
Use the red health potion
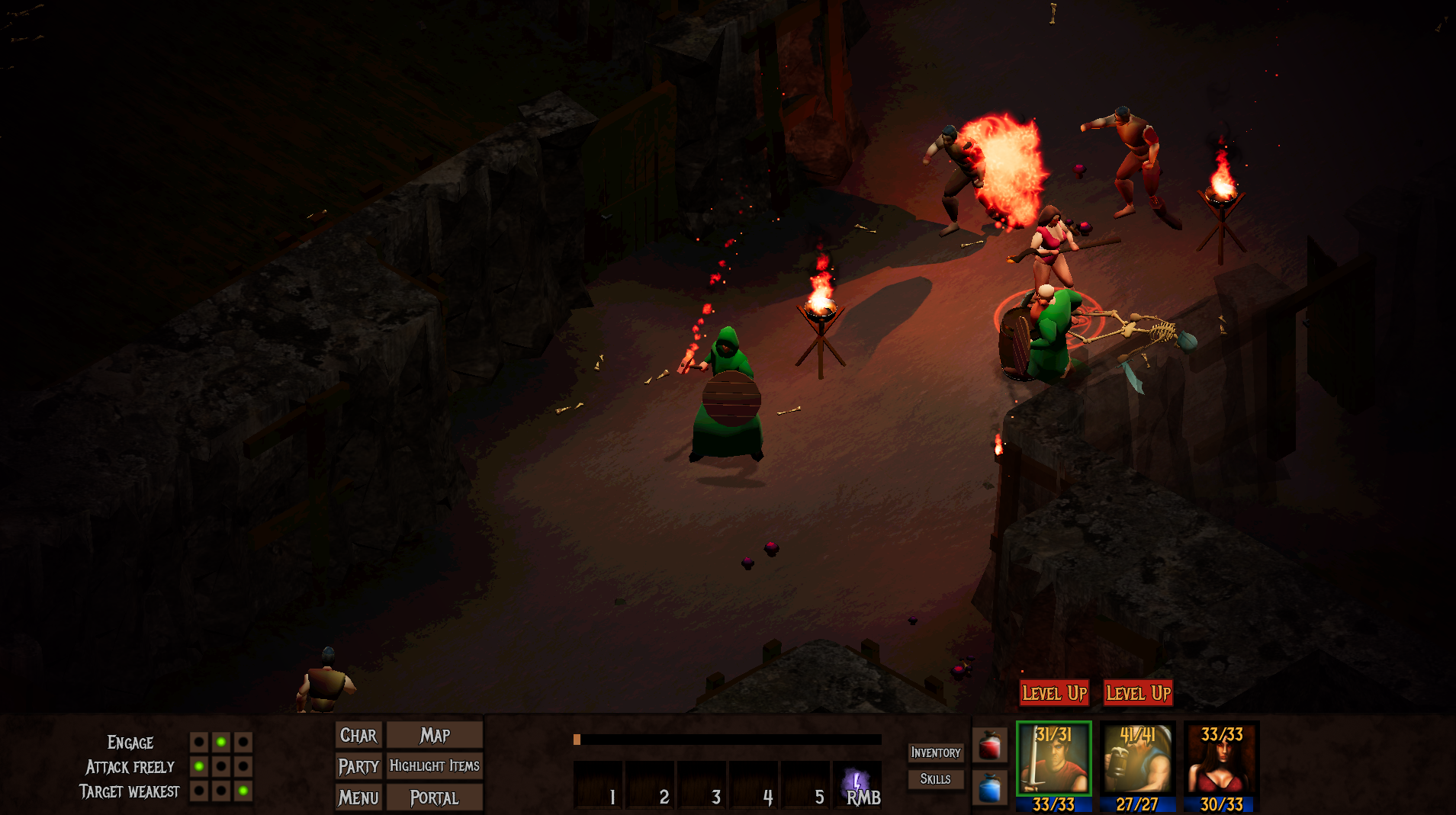point(990,745)
